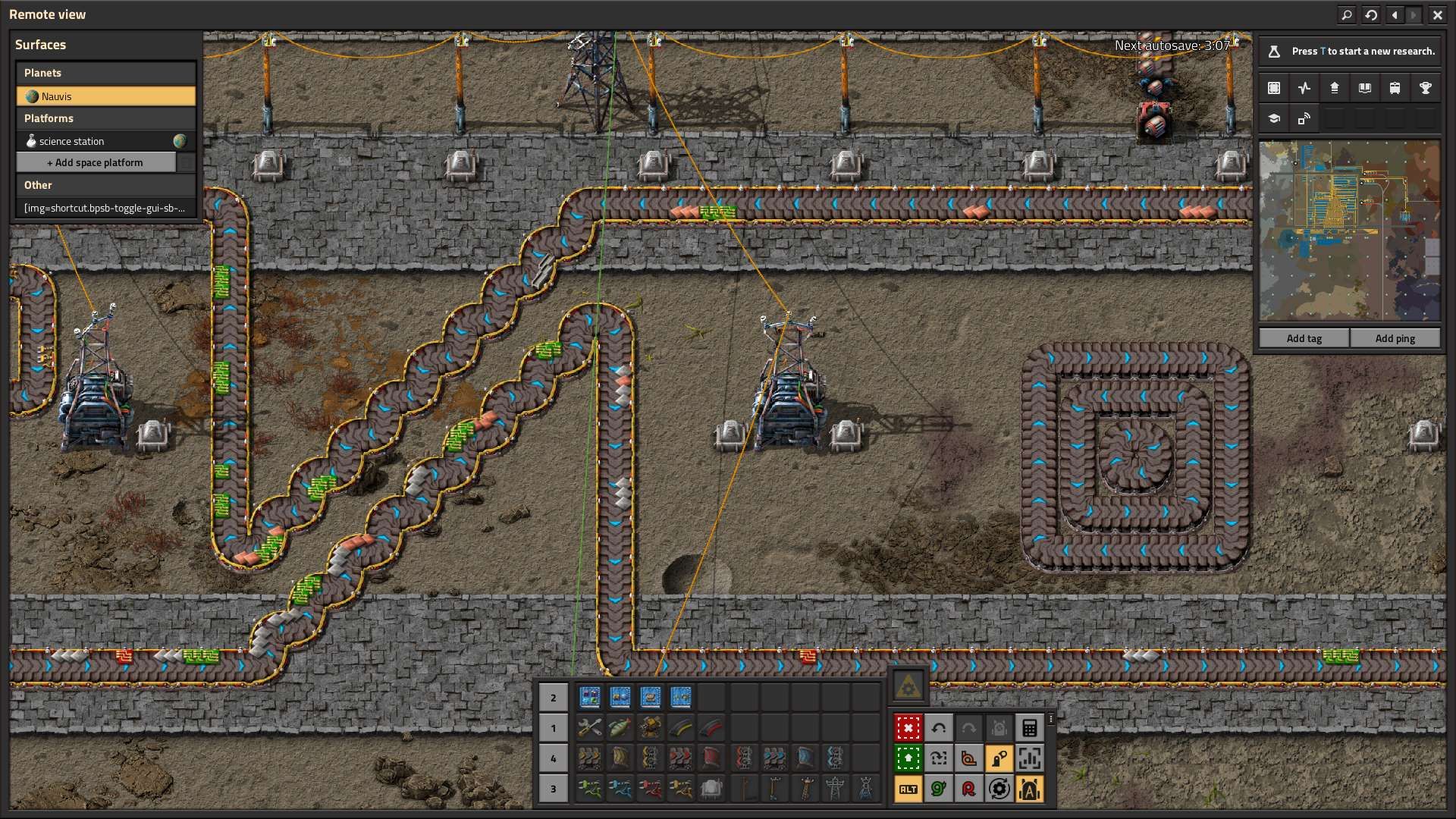1456x819 pixels.
Task: Click the Add space platform button
Action: point(96,162)
